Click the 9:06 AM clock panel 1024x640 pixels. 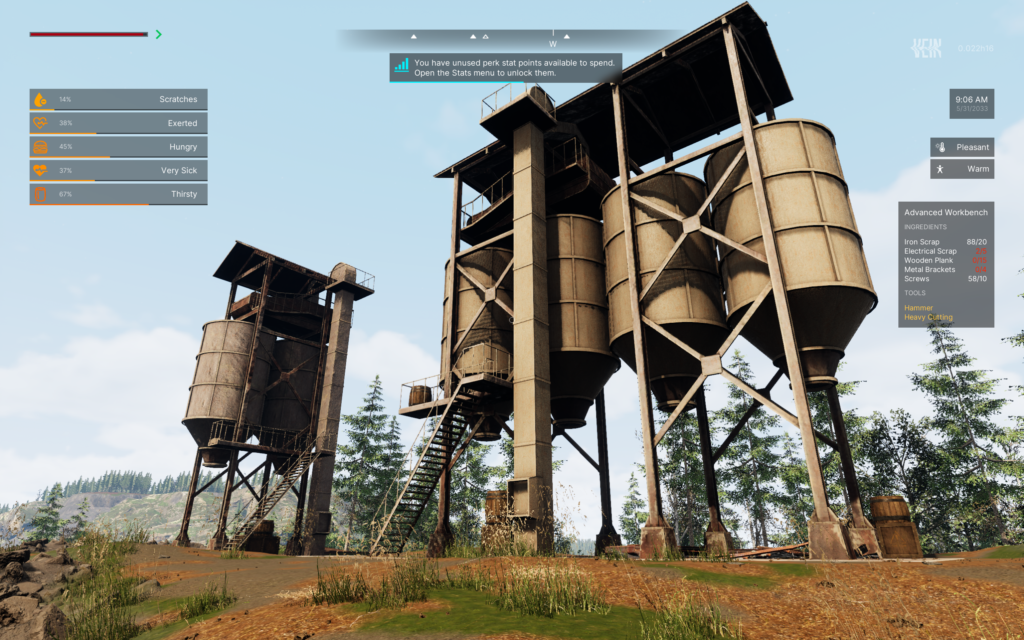coord(971,104)
